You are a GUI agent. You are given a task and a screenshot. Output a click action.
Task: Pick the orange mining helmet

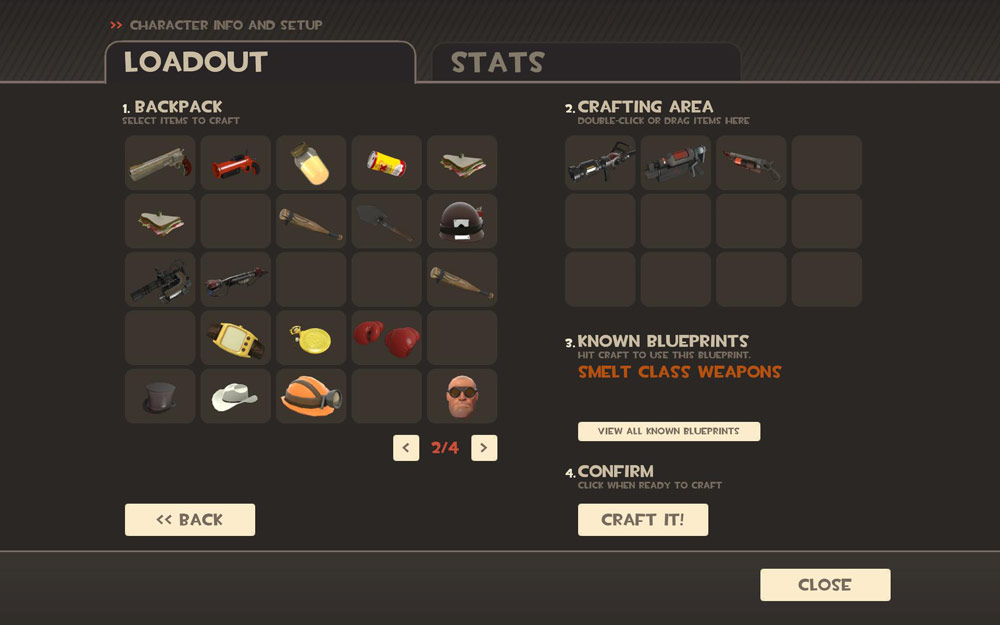pos(311,396)
